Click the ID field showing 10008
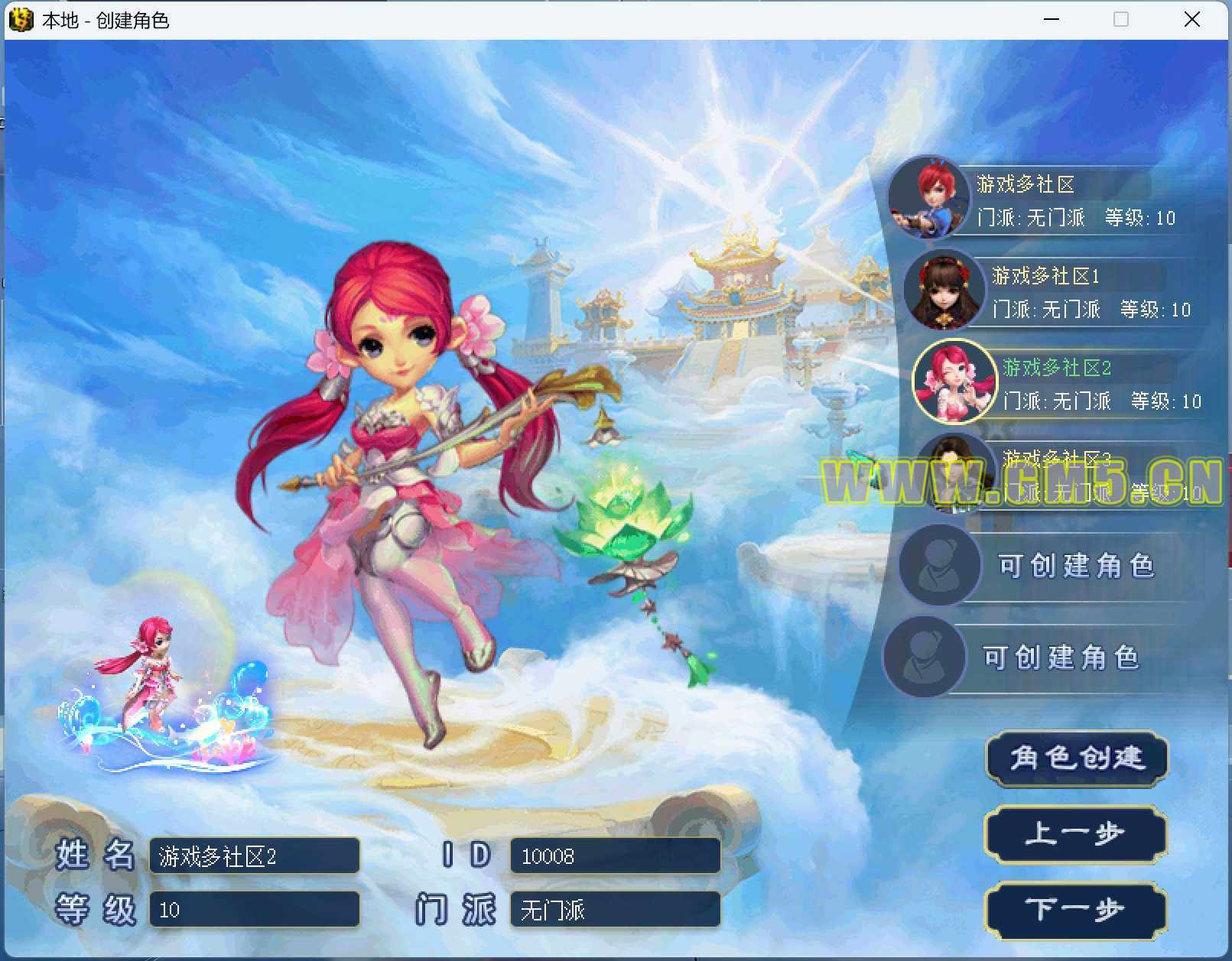 pos(615,856)
